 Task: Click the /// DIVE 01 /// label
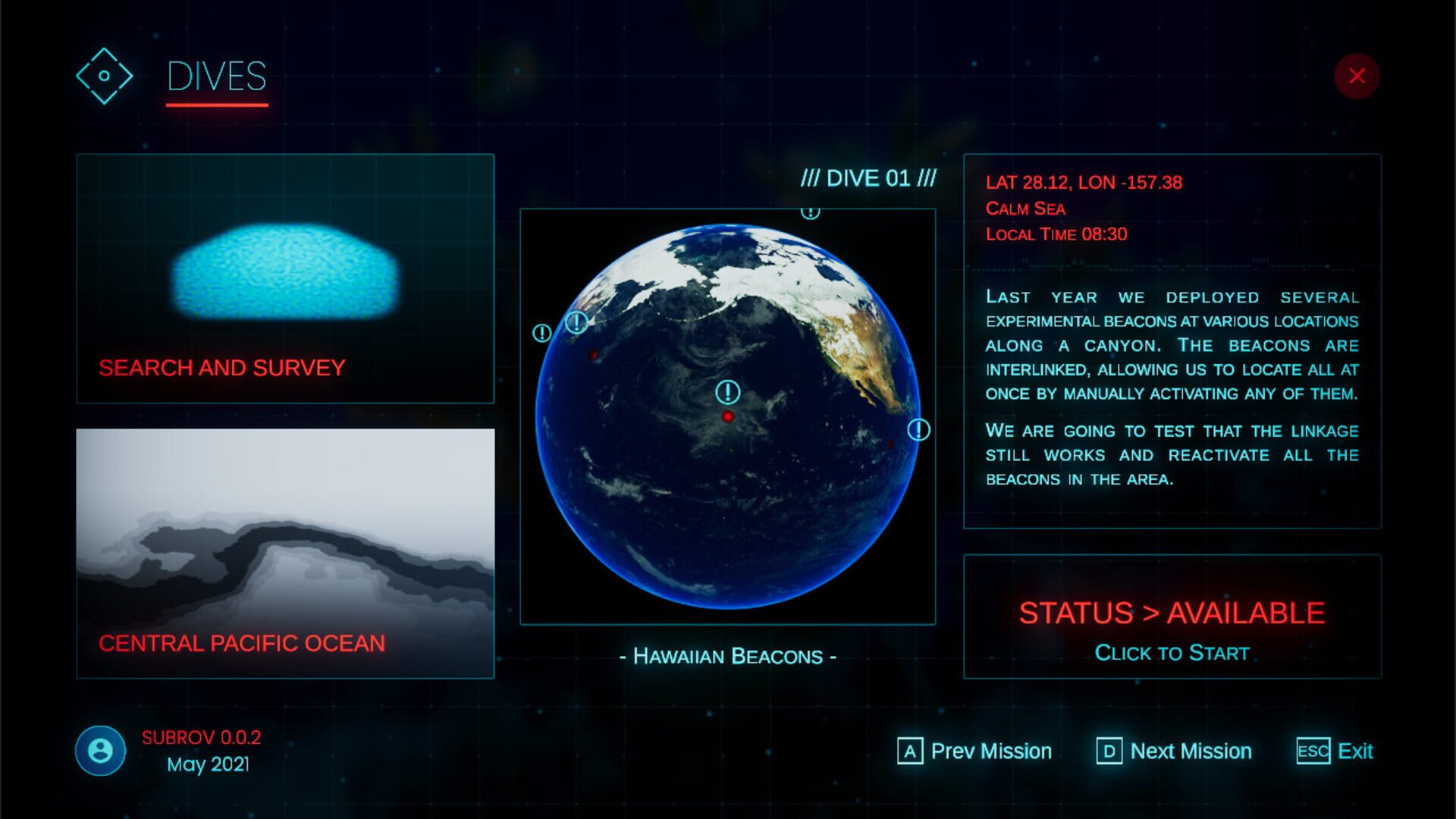point(867,179)
